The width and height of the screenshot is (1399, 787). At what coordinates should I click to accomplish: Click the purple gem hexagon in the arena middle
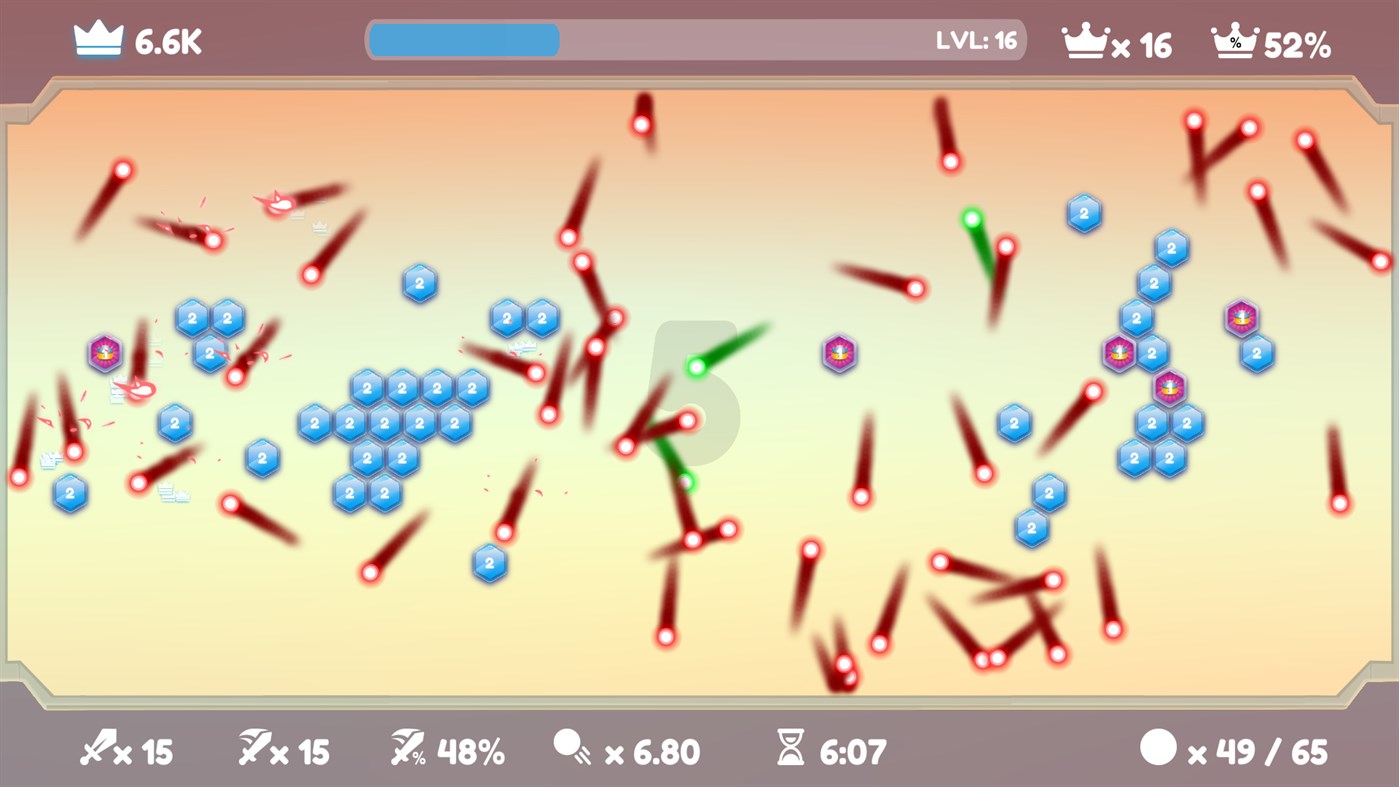pyautogui.click(x=840, y=352)
